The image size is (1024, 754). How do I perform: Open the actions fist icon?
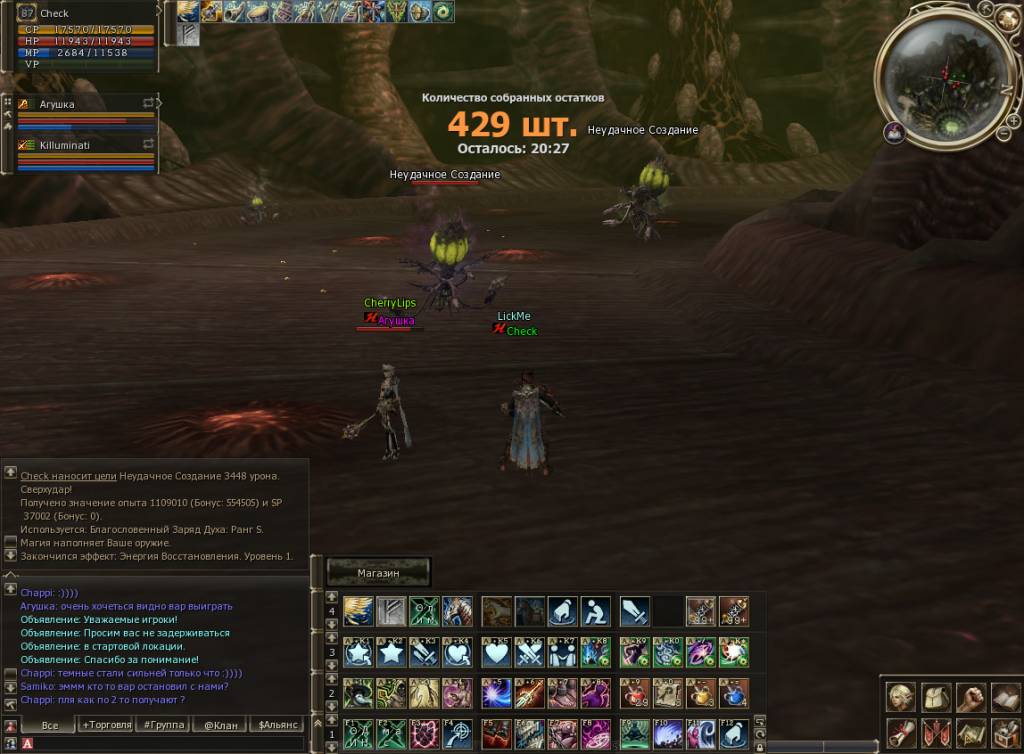click(970, 697)
